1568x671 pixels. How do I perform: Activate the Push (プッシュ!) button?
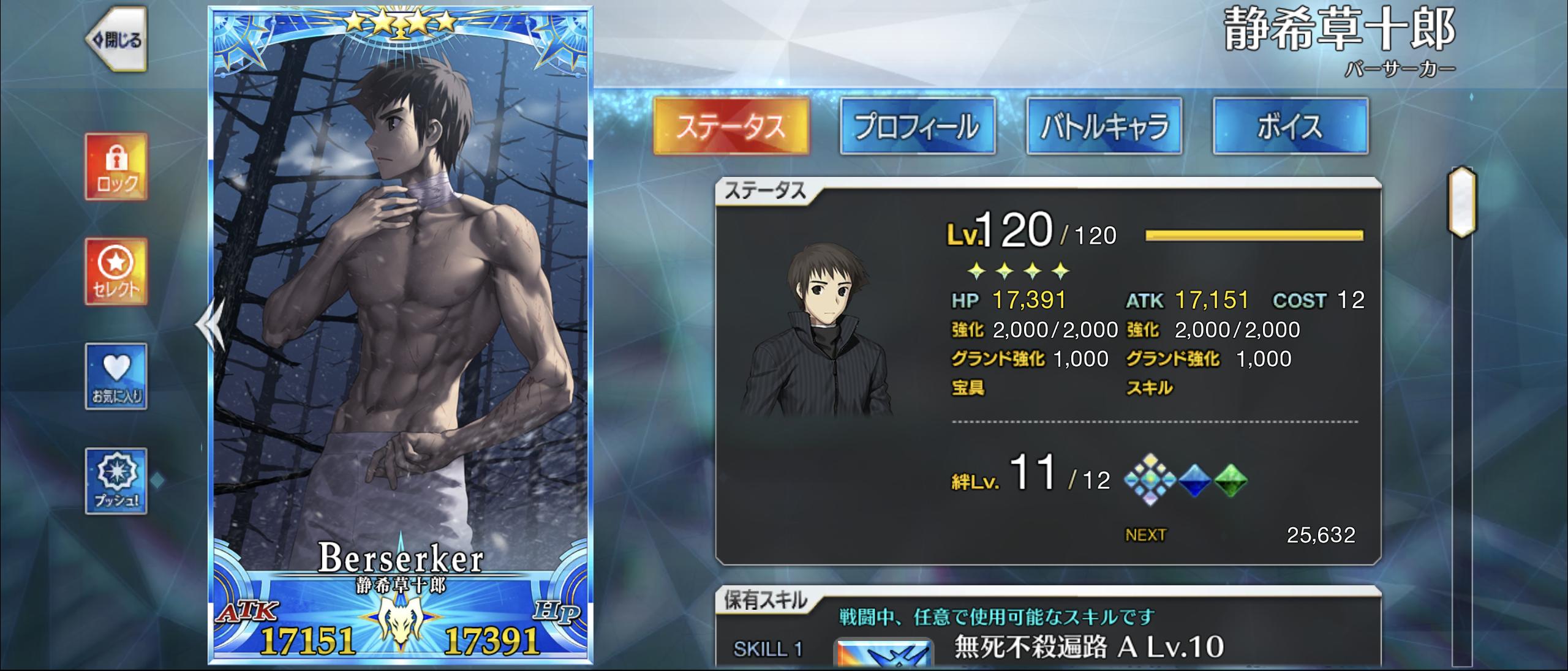[x=116, y=481]
